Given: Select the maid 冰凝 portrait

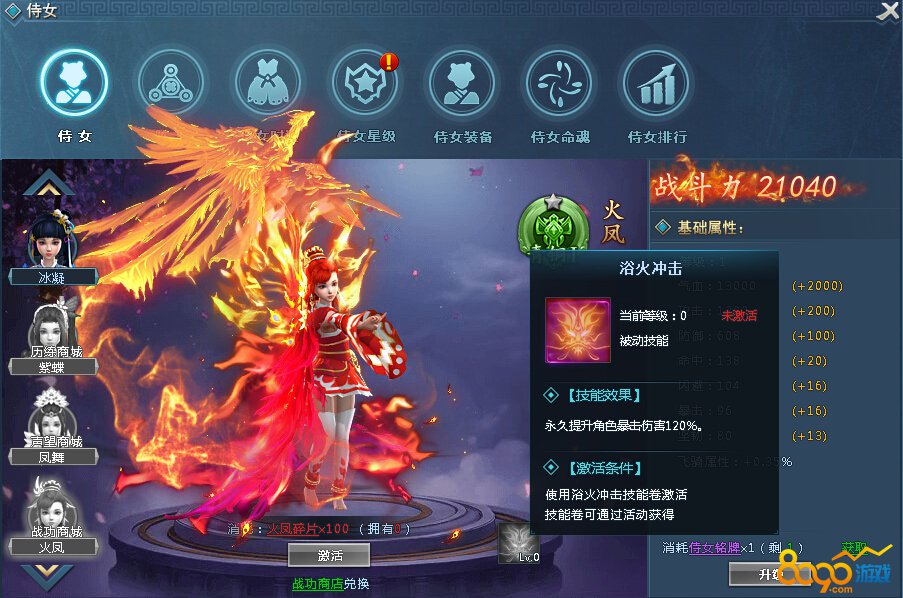Looking at the screenshot, I should click(52, 245).
